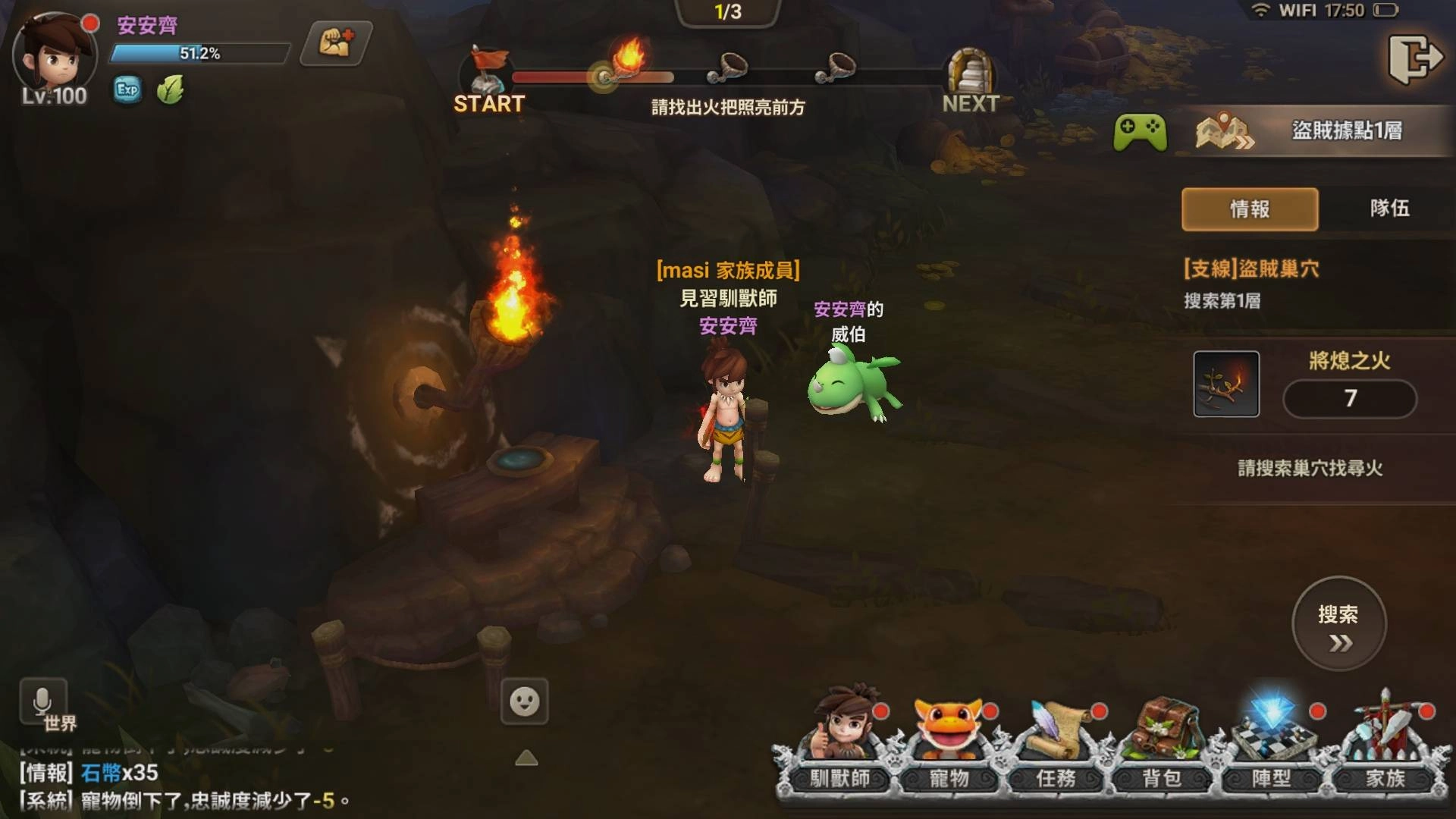
Task: Activate the 搜索 search button
Action: [x=1338, y=624]
